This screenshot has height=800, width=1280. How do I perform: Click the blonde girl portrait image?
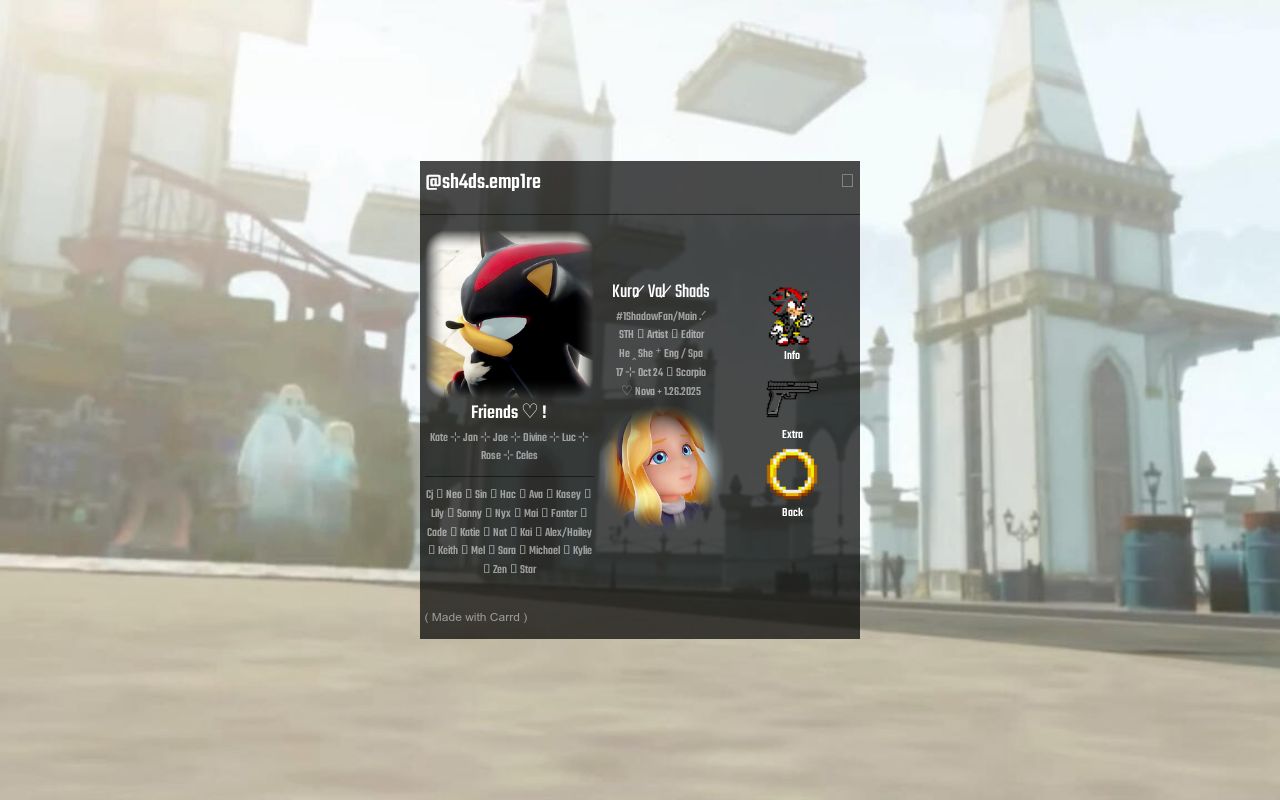coord(661,467)
